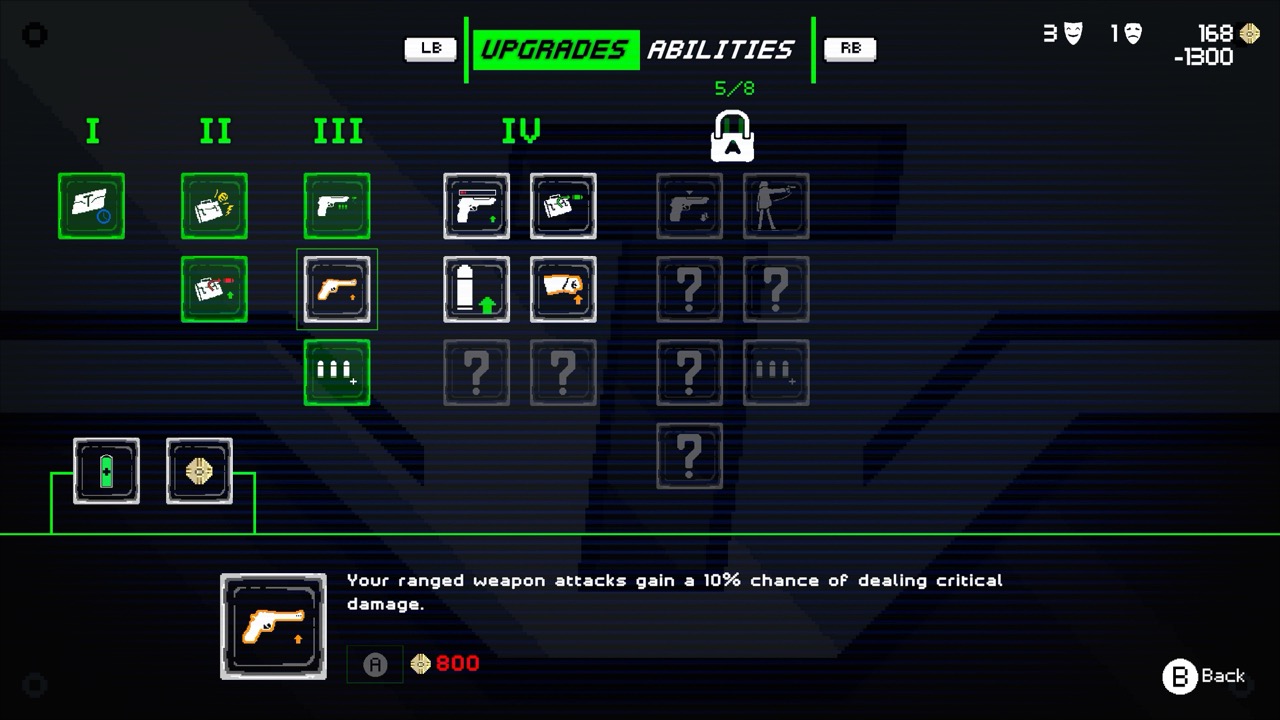The width and height of the screenshot is (1280, 720).
Task: Click the locked padlock above tier V
Action: coord(733,136)
